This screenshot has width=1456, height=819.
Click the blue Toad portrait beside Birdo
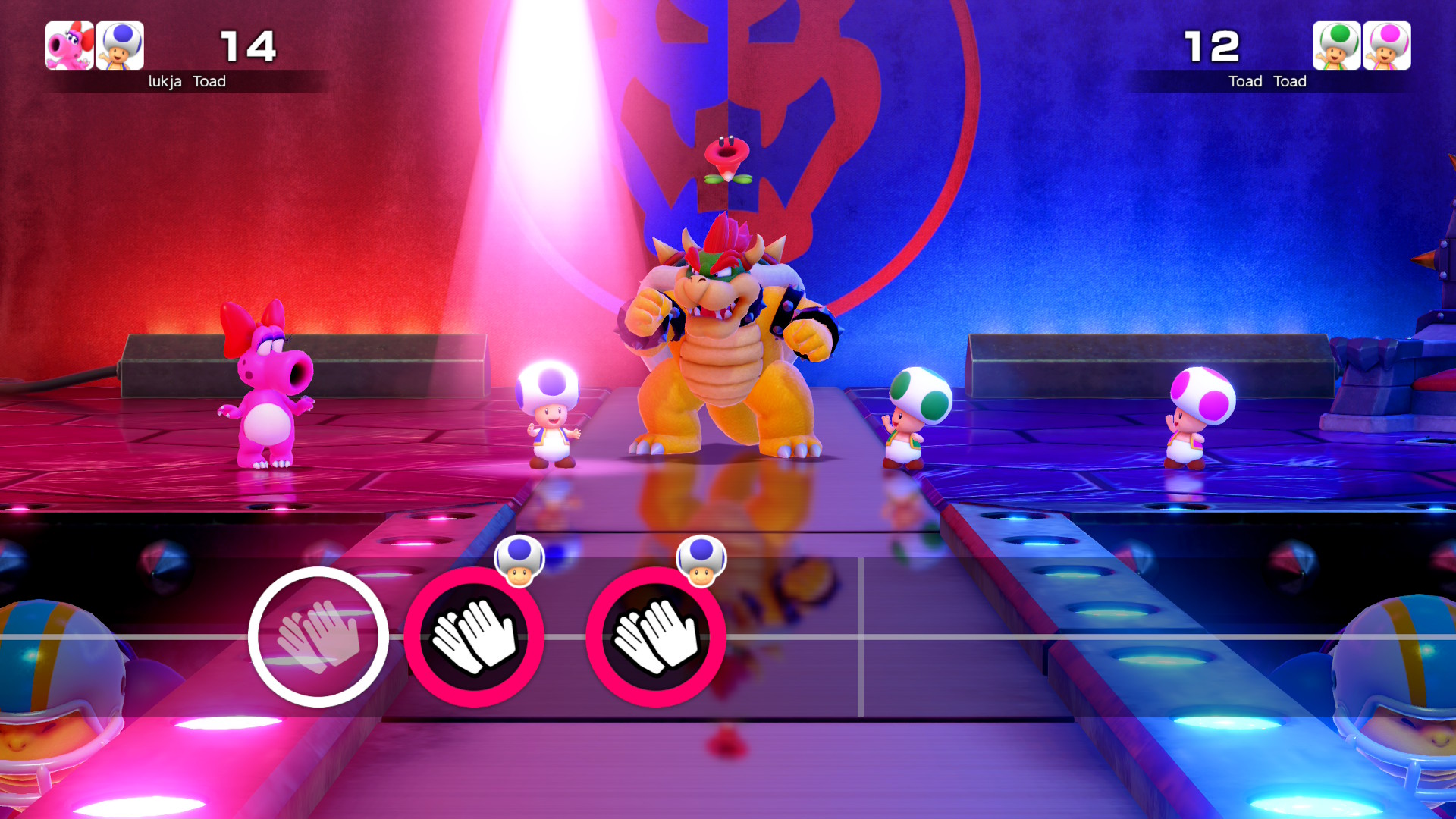point(120,45)
